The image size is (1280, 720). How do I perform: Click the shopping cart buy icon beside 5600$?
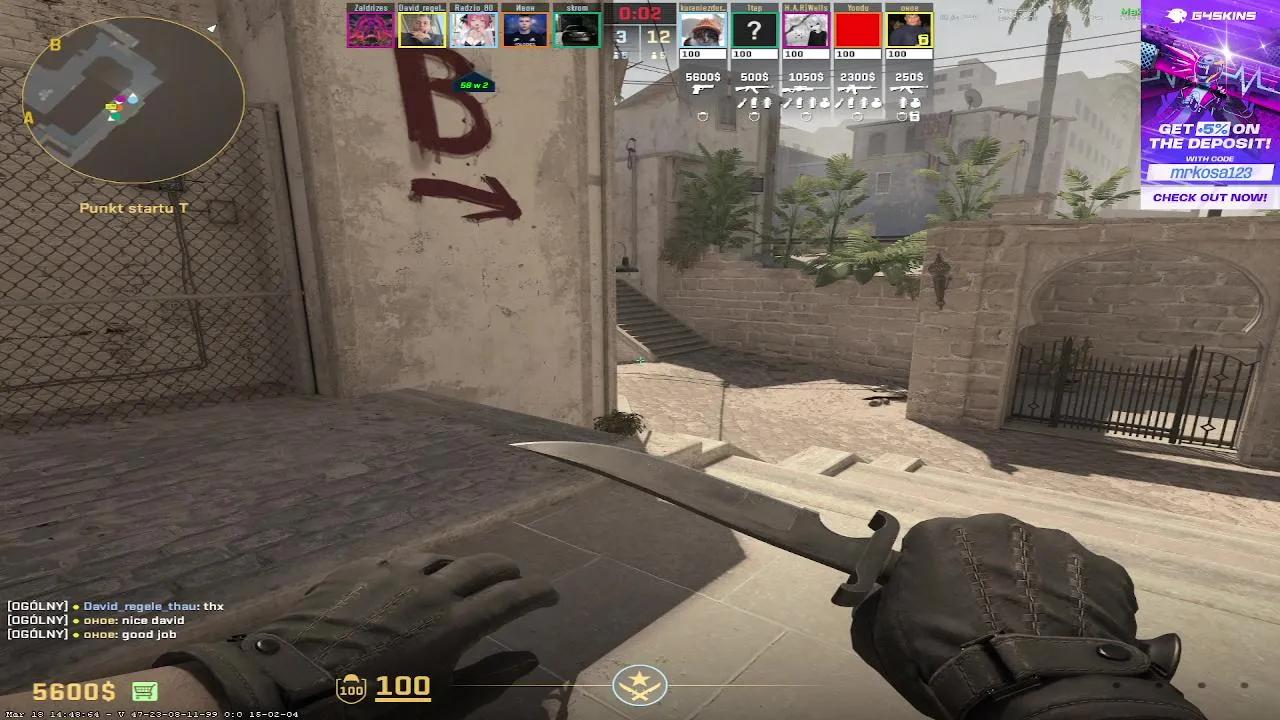click(145, 691)
